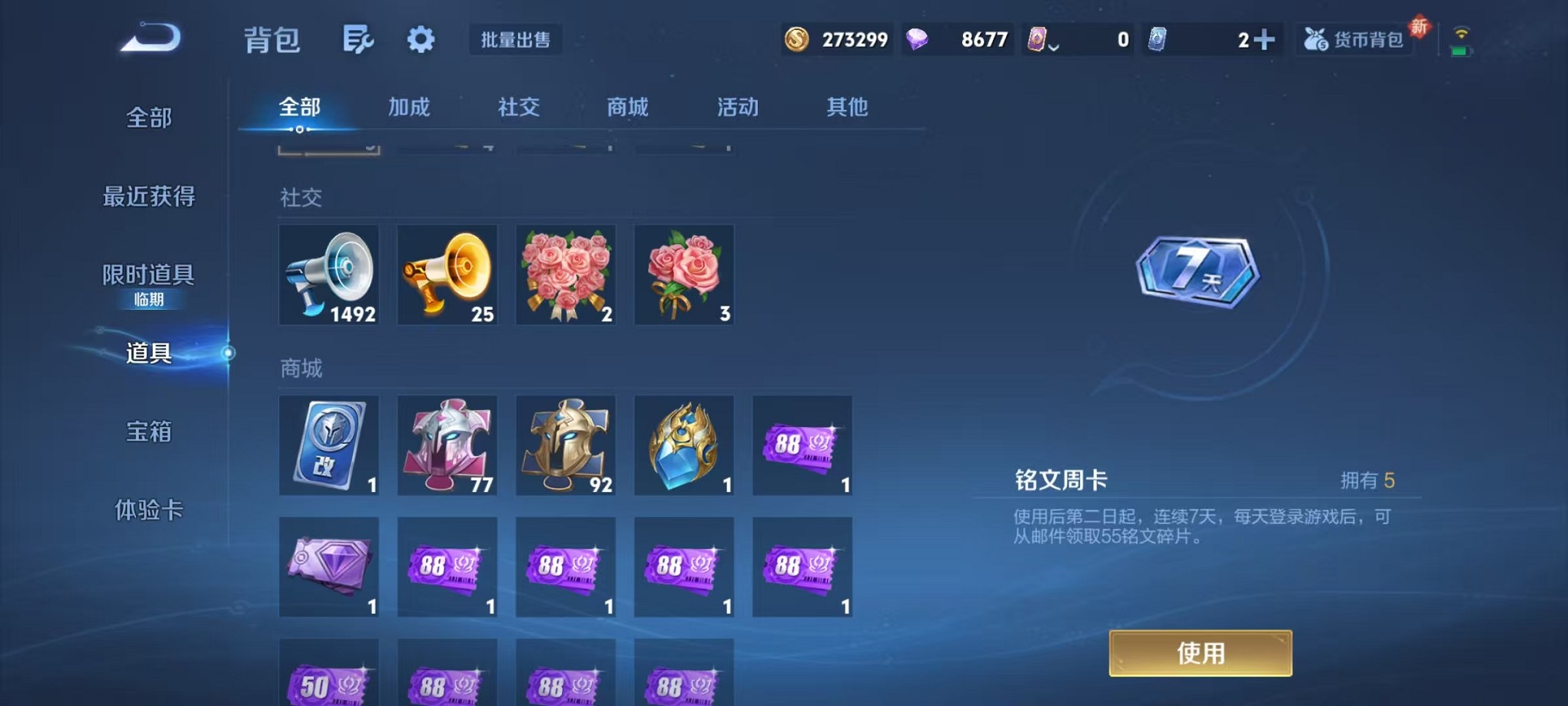Click the wrench edit icon beside 背包
The width and height of the screenshot is (1568, 706).
point(359,38)
